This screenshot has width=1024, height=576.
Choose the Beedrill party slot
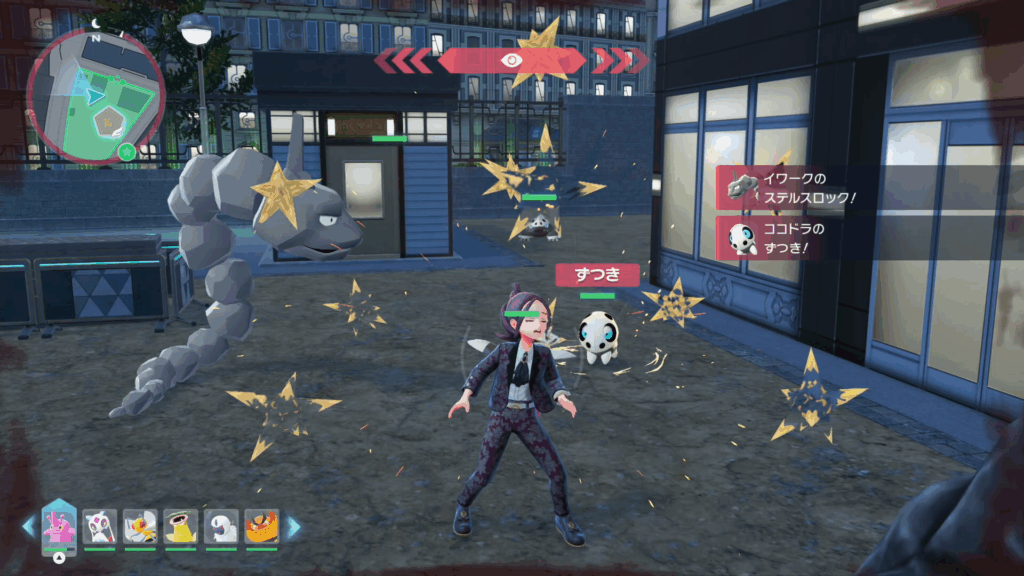coord(140,526)
